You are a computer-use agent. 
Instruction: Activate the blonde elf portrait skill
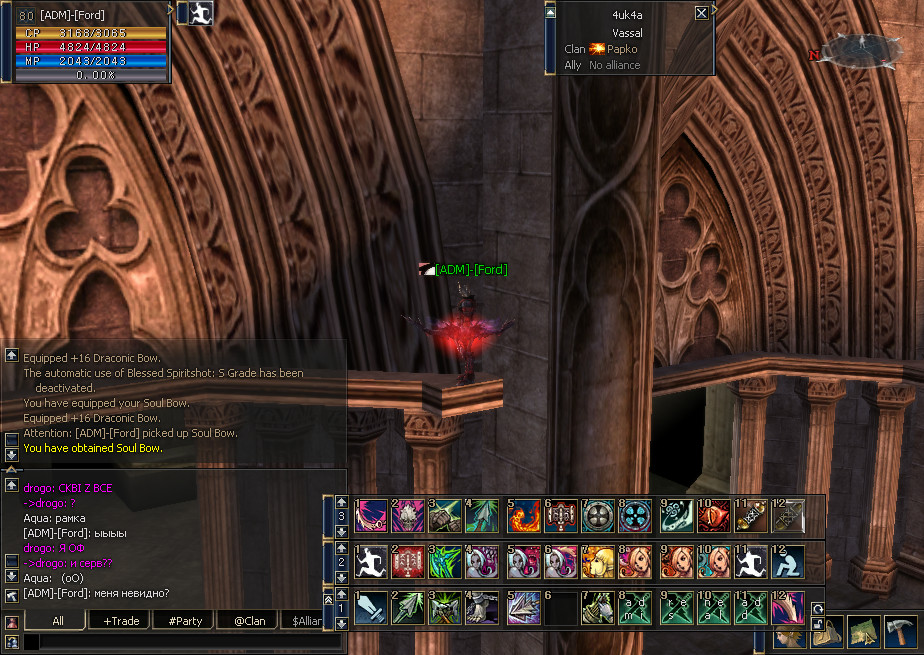point(599,562)
